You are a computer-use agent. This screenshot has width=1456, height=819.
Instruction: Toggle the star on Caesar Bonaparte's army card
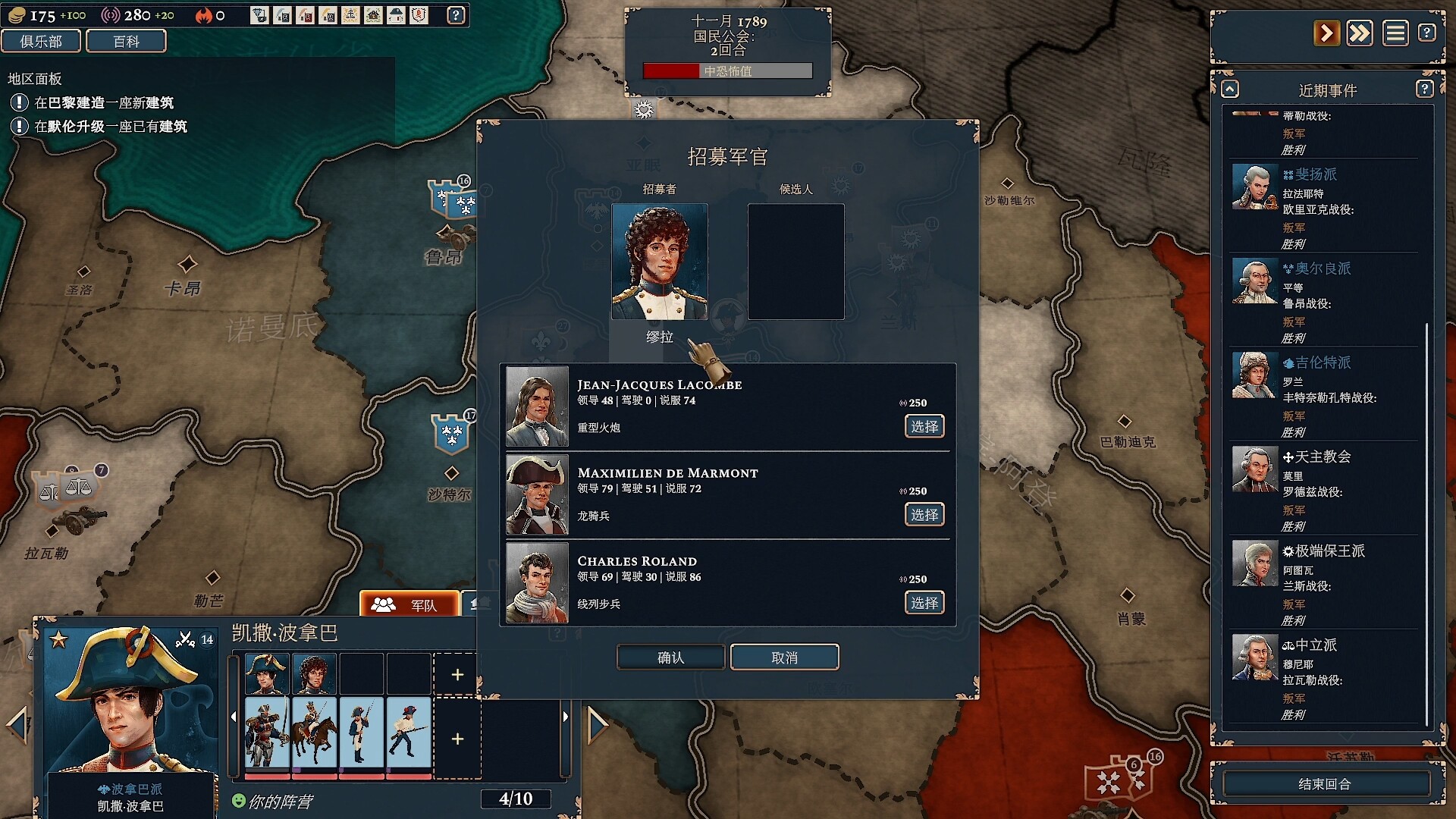click(x=59, y=638)
